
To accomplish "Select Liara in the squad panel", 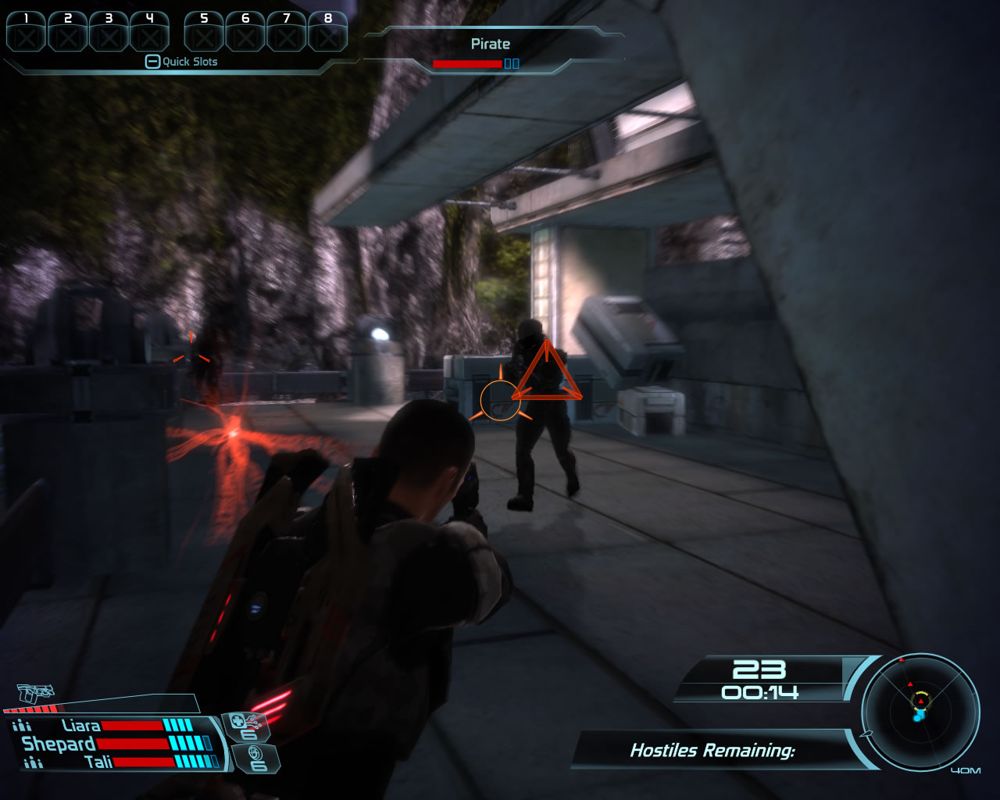I will [80, 726].
